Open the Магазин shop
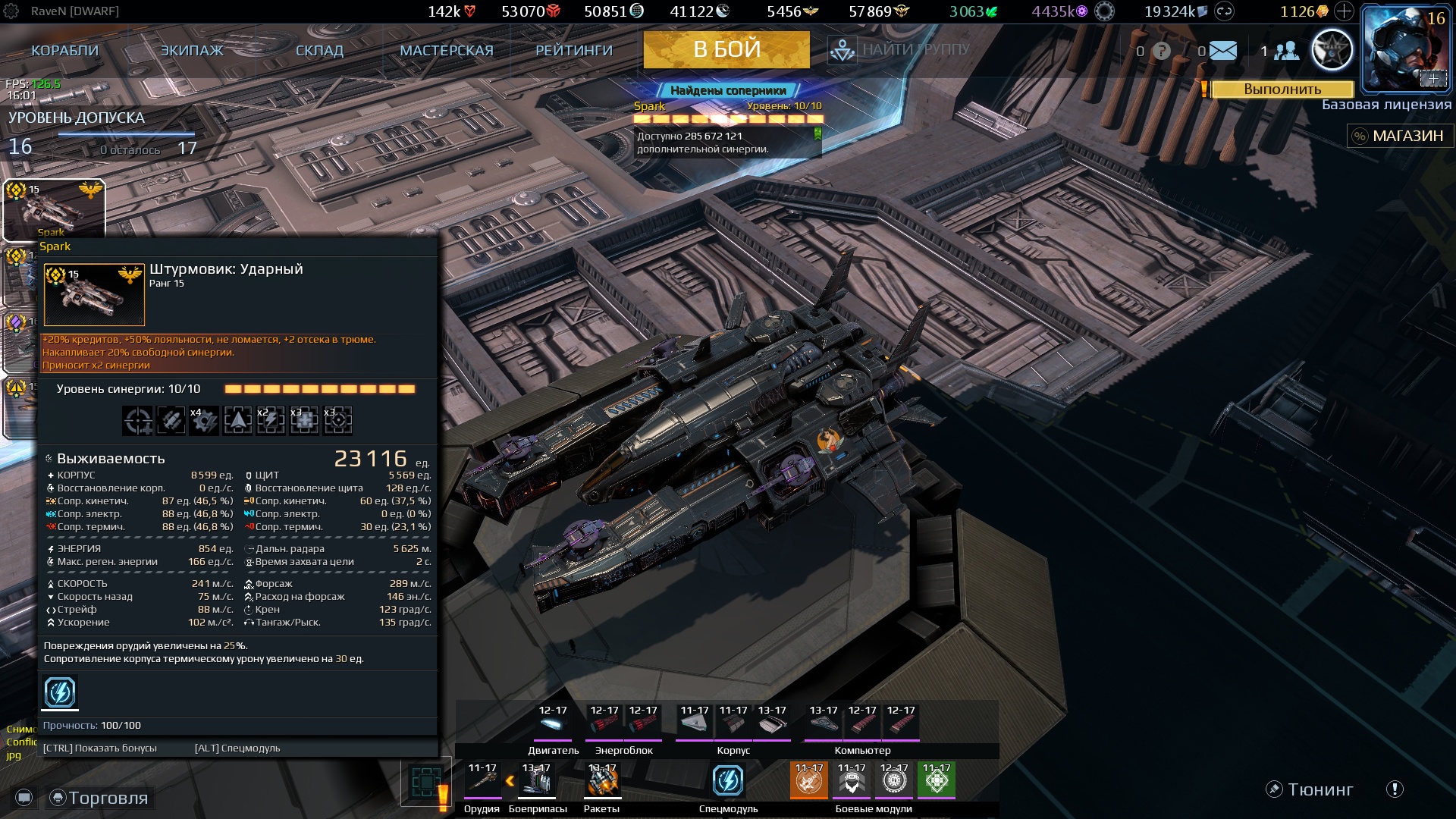The width and height of the screenshot is (1456, 819). coord(1399,136)
